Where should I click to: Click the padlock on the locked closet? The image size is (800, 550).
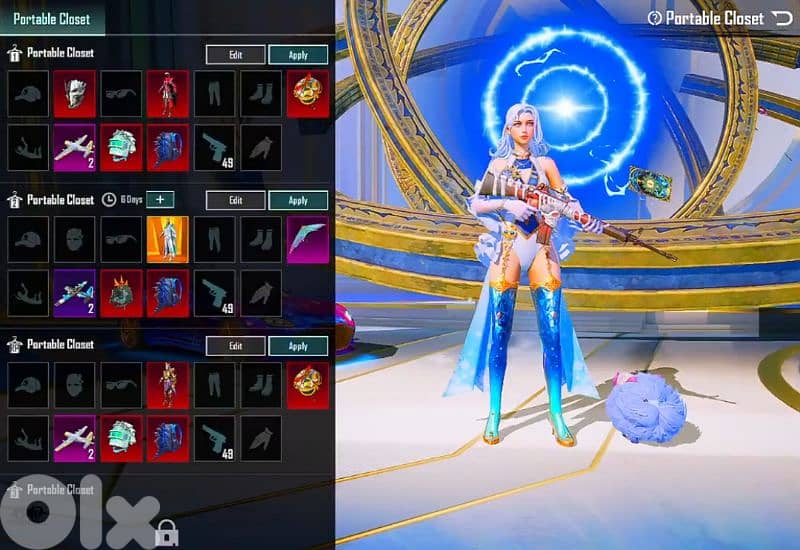(x=167, y=532)
